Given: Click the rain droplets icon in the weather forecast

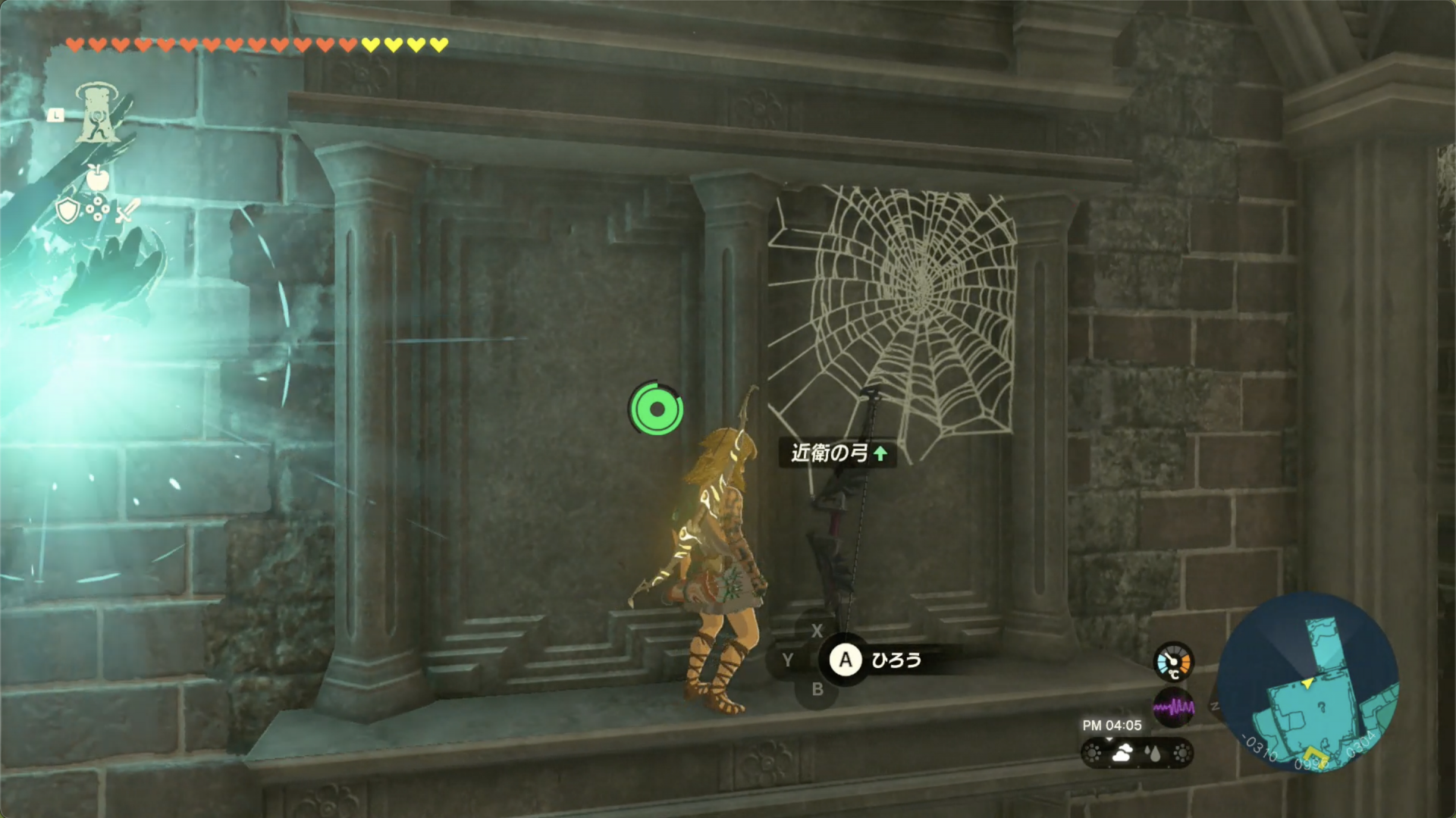Looking at the screenshot, I should [x=1152, y=753].
